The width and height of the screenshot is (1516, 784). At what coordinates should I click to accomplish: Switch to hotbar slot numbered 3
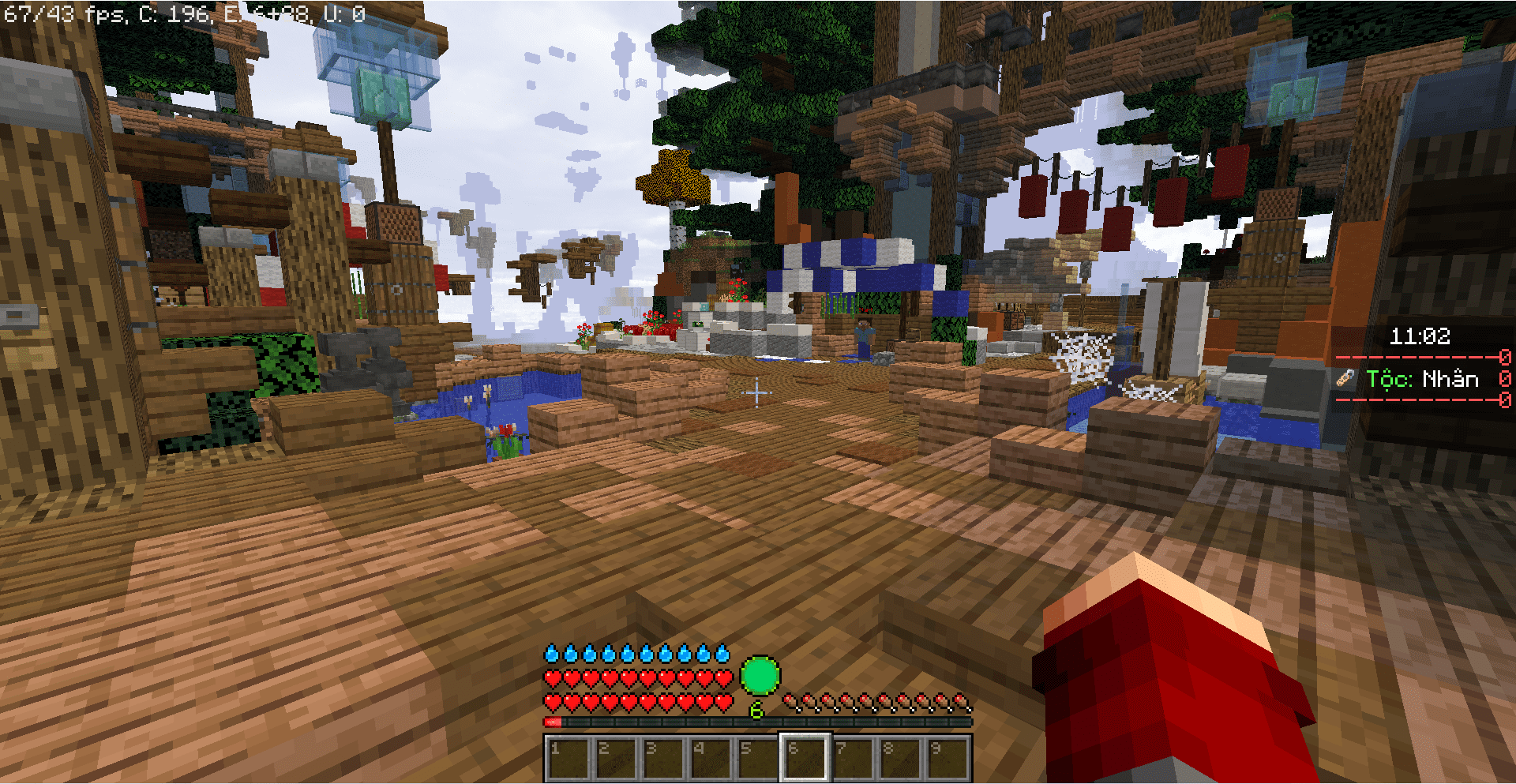(x=662, y=758)
